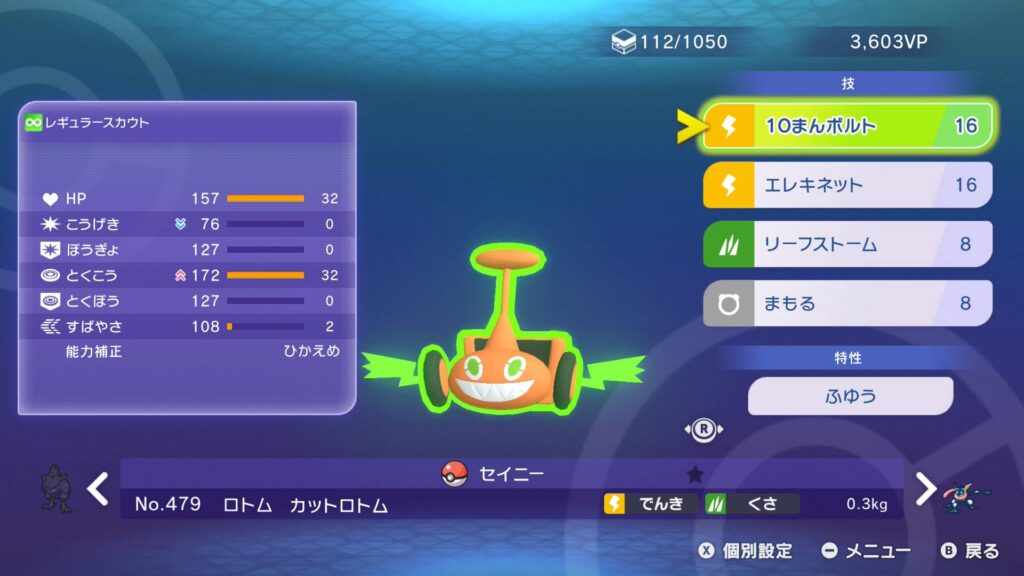Go back with 戻る

pyautogui.click(x=970, y=551)
